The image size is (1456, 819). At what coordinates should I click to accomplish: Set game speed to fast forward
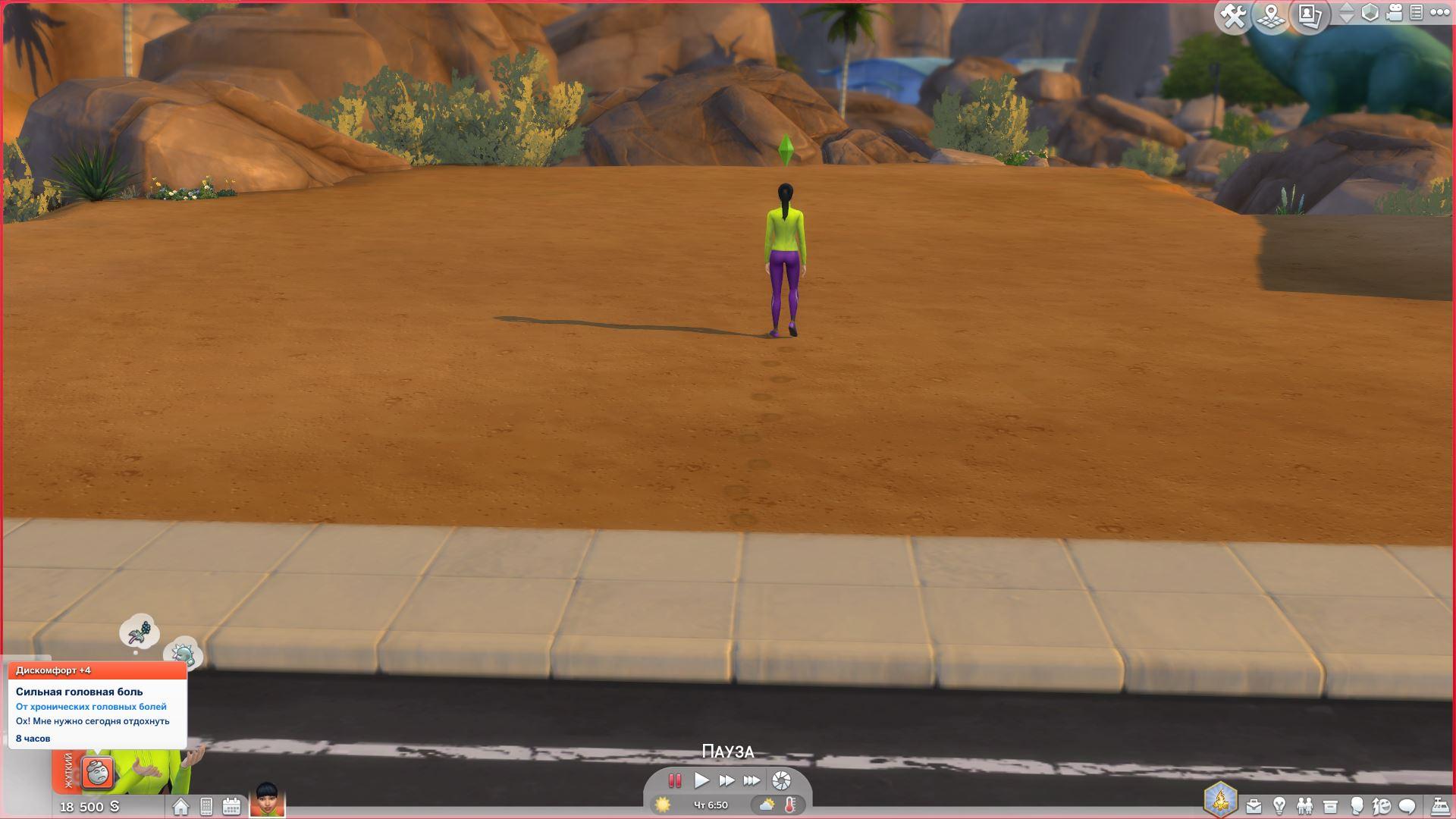click(726, 780)
